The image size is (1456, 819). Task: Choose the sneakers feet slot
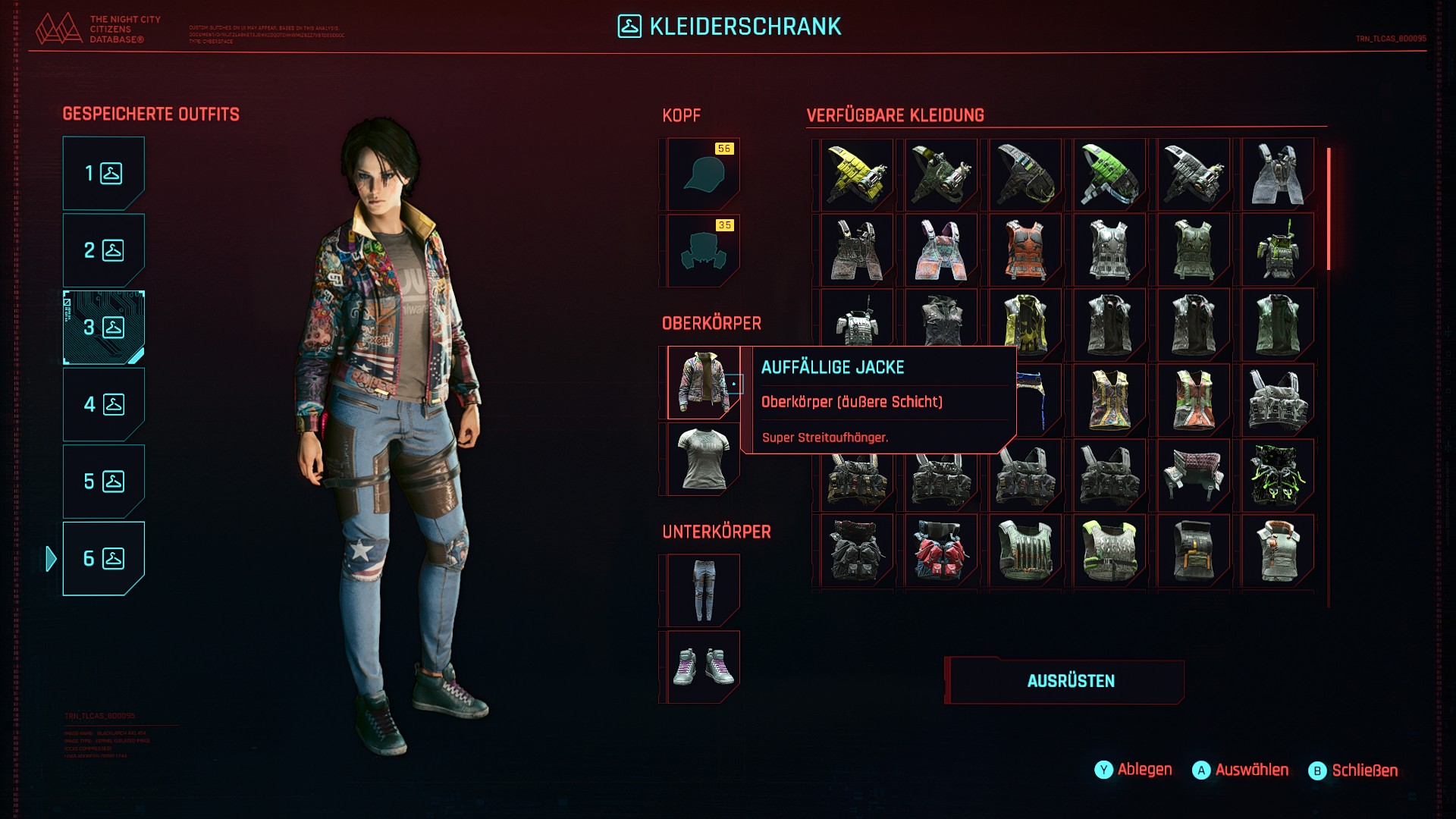coord(703,667)
